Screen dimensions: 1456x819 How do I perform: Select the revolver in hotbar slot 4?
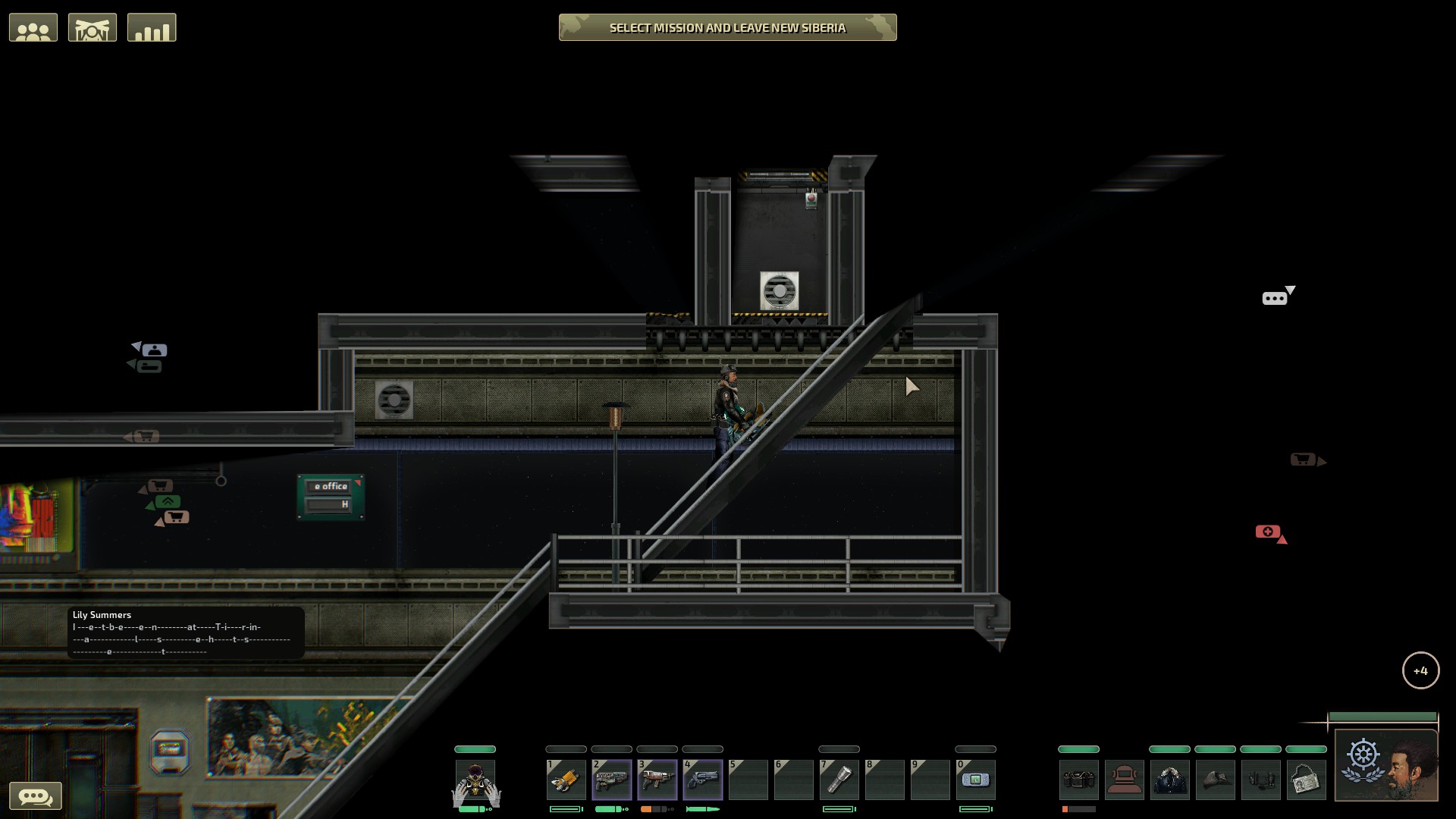(703, 780)
